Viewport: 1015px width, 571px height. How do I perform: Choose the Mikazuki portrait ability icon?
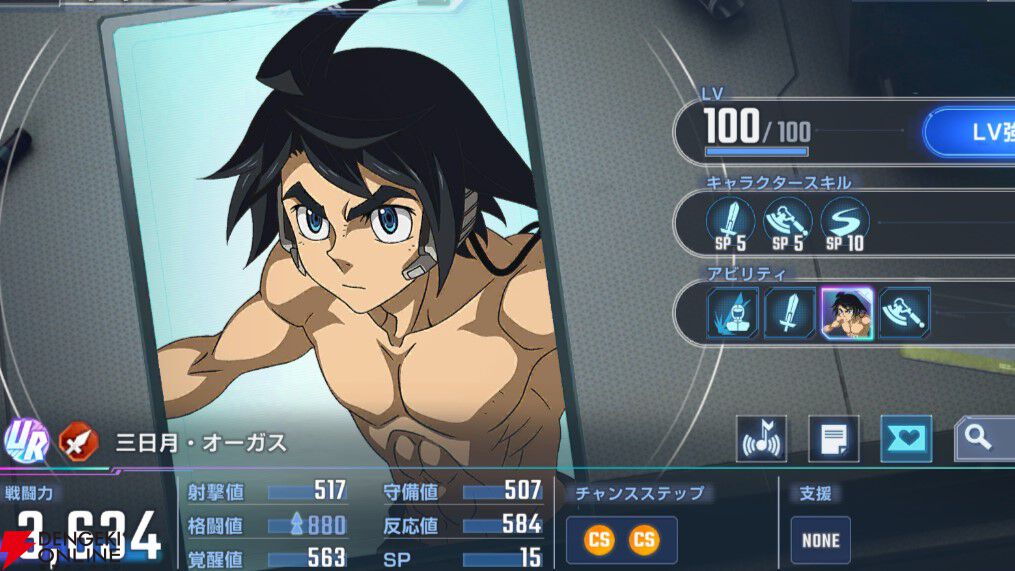tap(847, 313)
